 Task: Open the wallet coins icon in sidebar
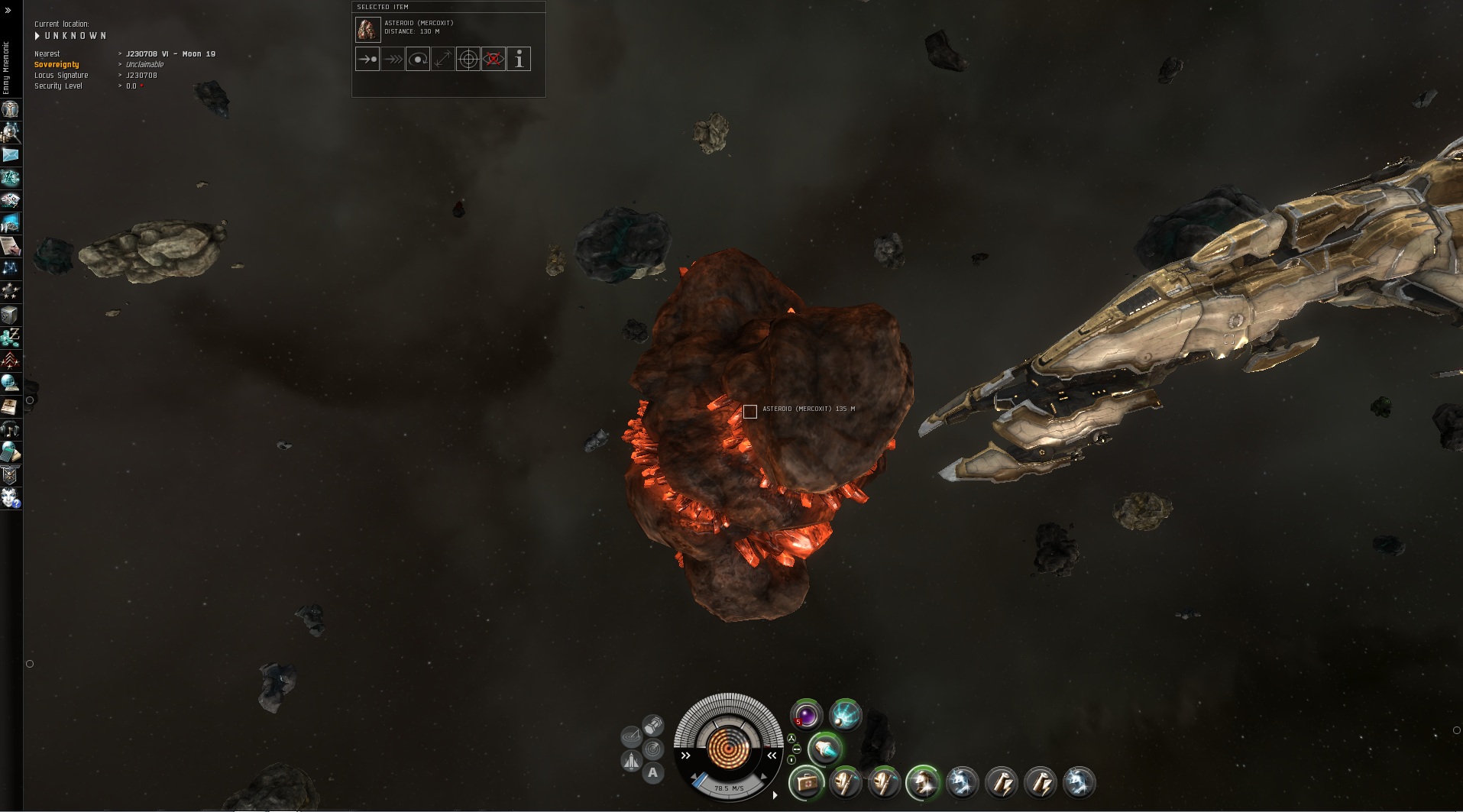[x=11, y=337]
